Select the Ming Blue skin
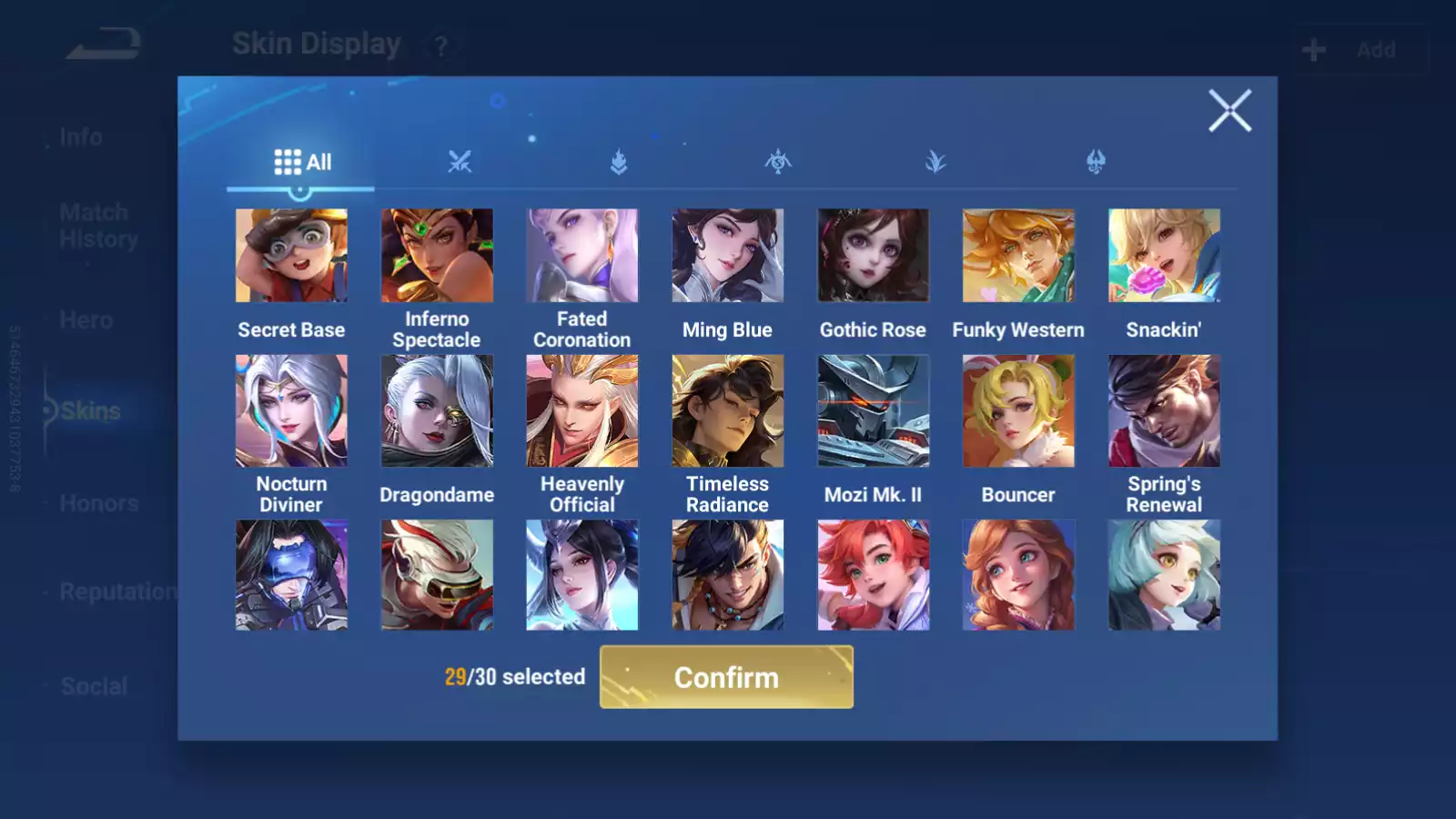1456x819 pixels. point(728,256)
